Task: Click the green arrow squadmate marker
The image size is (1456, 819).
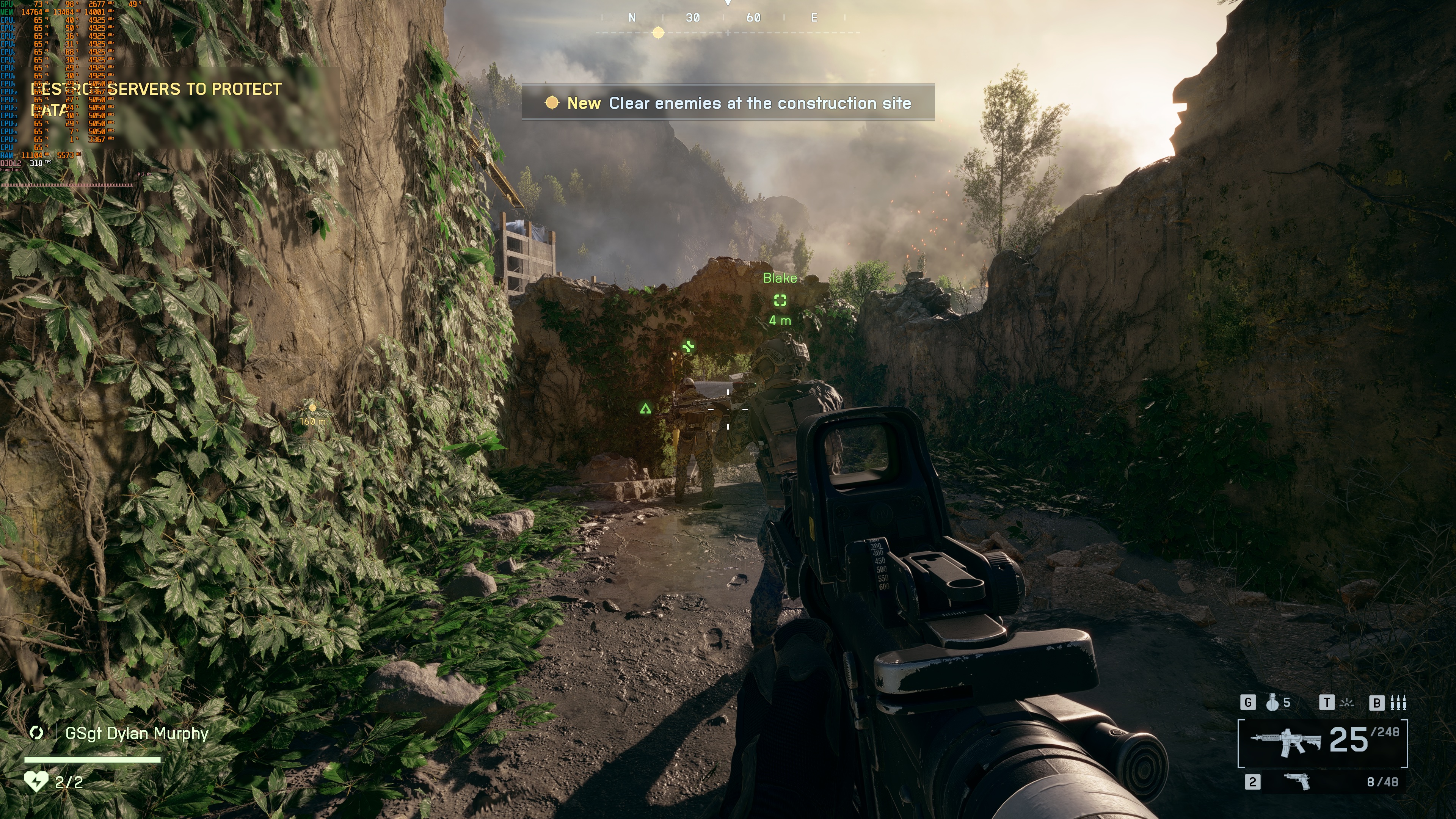Action: click(645, 408)
